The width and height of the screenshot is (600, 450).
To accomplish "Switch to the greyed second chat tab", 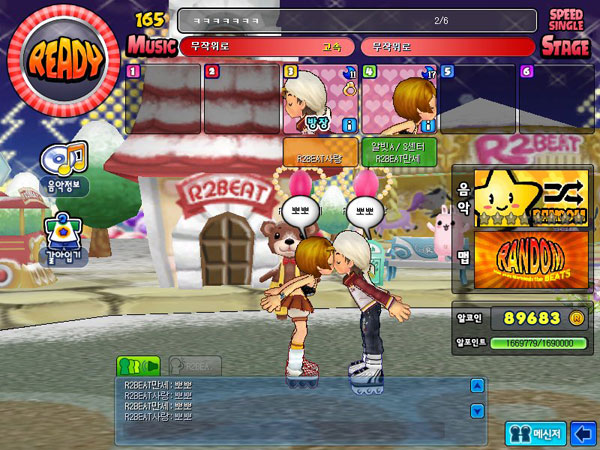I will [188, 365].
